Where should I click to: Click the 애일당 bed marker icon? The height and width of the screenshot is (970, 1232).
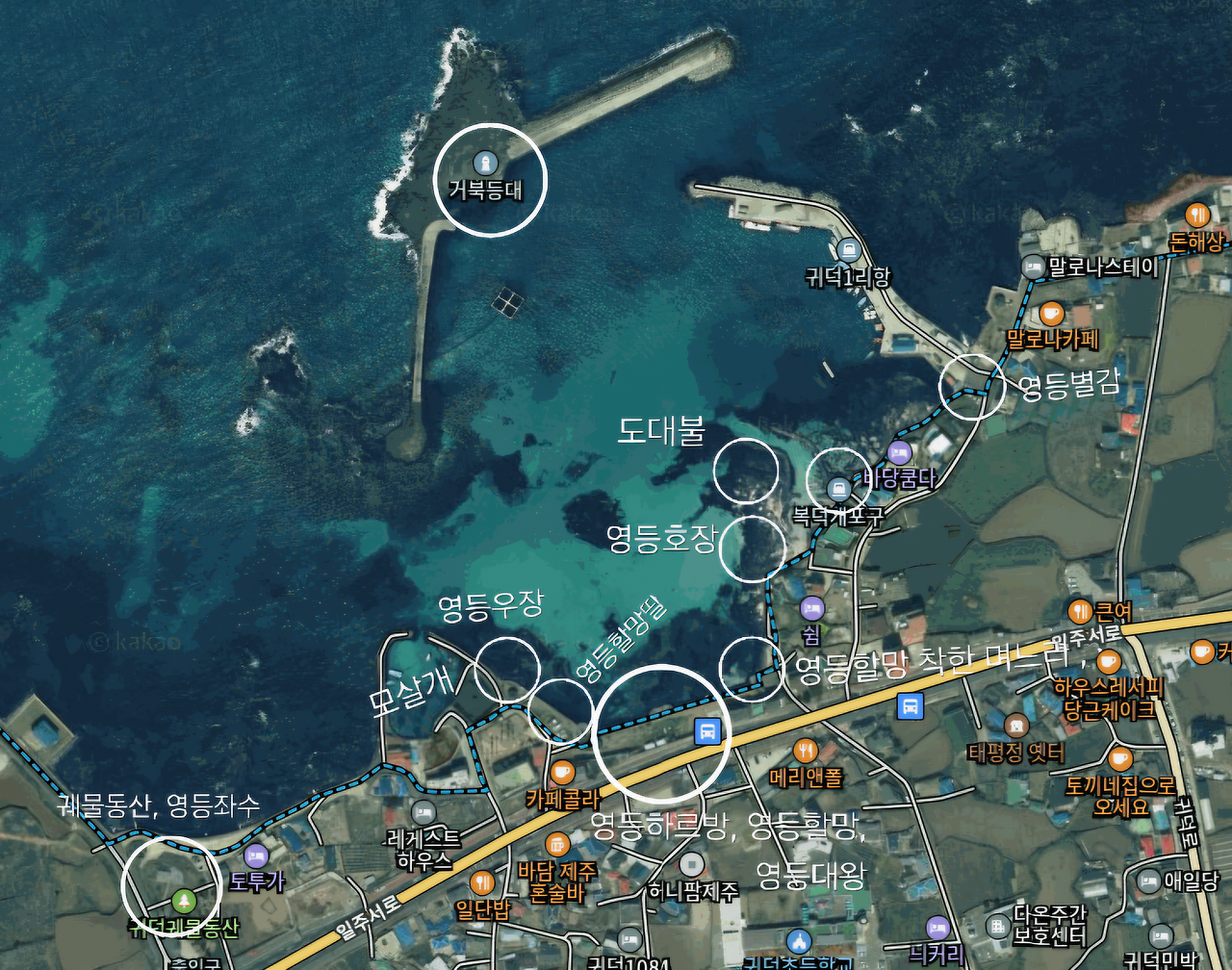click(1148, 881)
